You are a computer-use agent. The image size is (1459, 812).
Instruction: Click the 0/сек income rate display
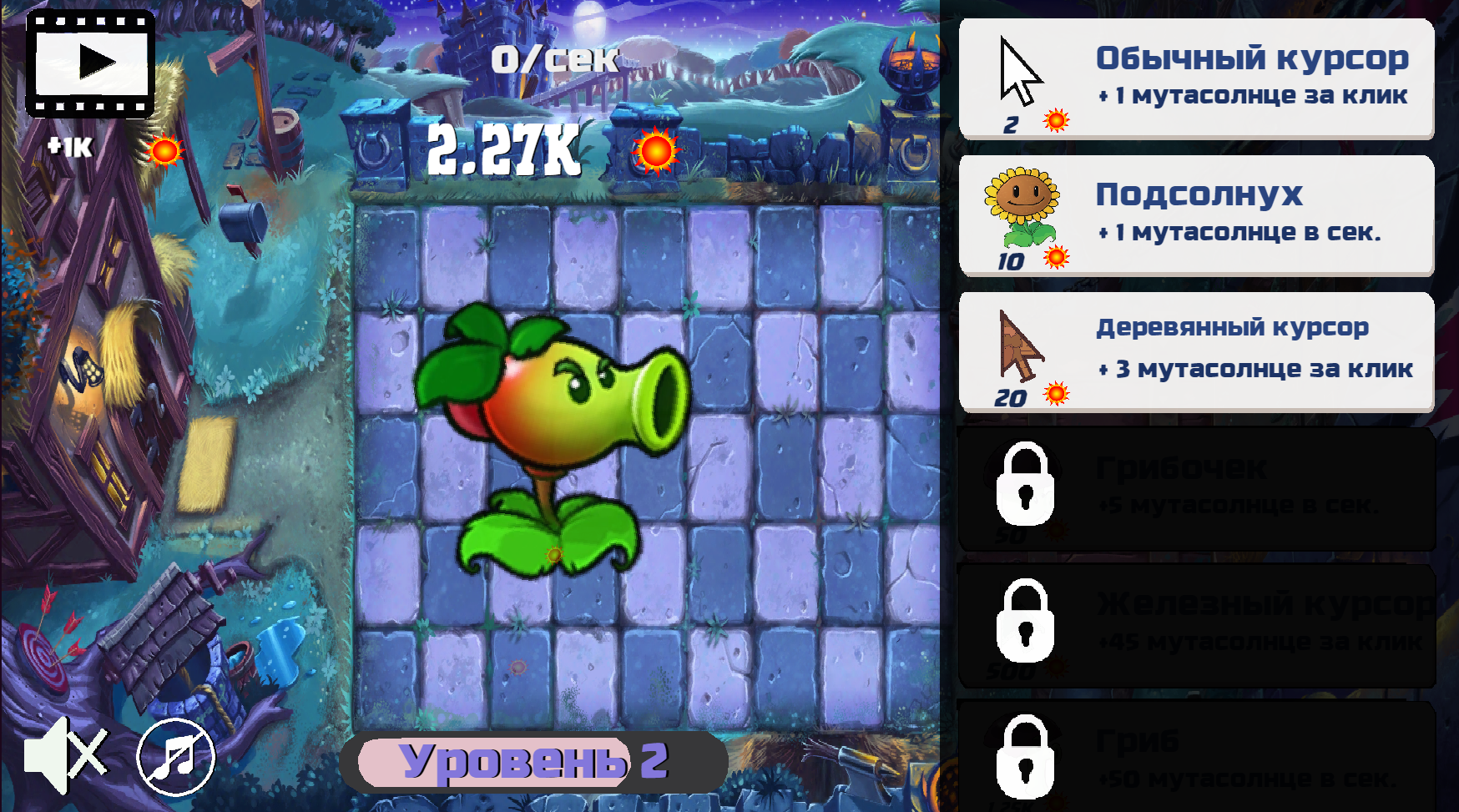tap(553, 57)
